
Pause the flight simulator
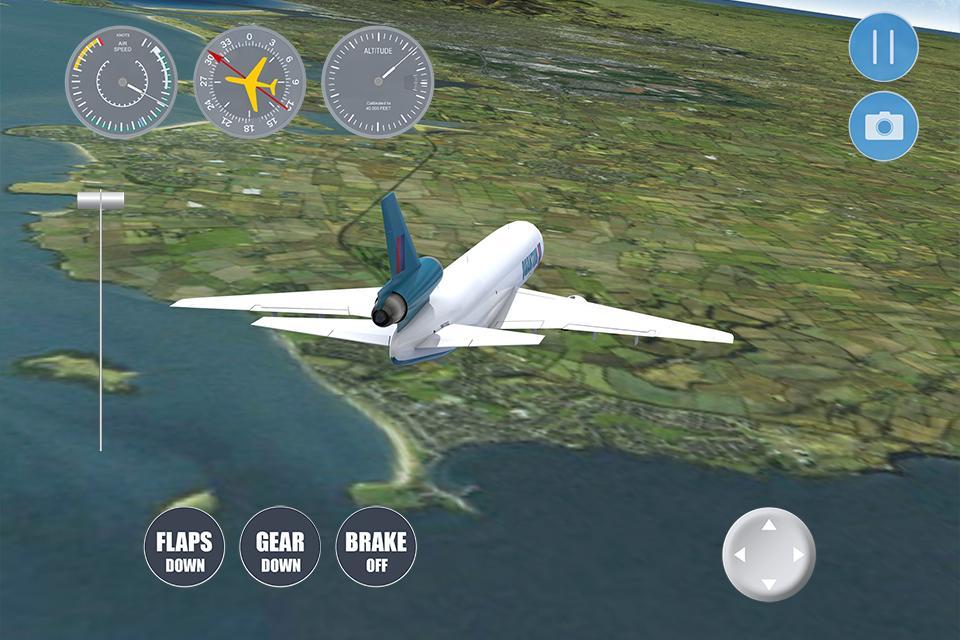[883, 47]
